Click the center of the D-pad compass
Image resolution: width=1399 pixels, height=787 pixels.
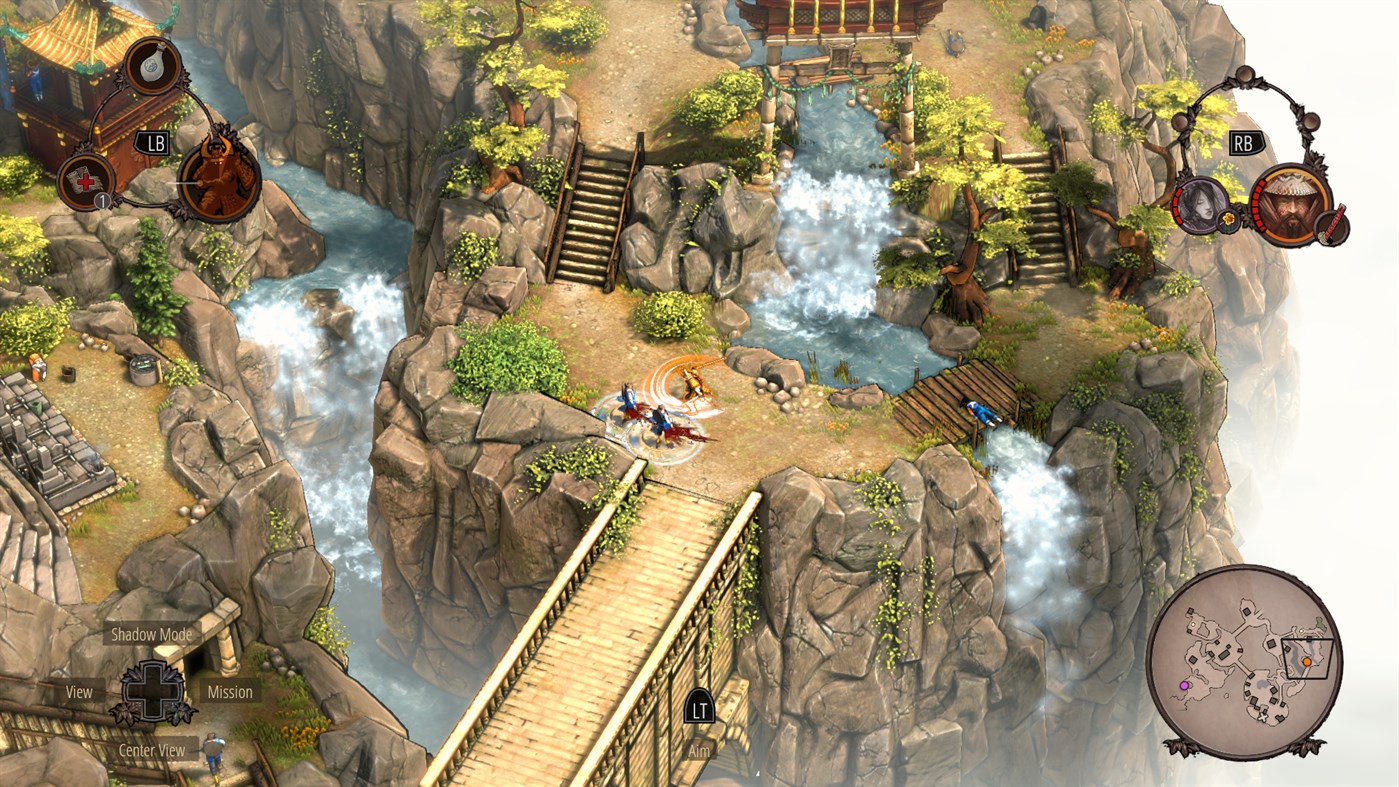152,691
